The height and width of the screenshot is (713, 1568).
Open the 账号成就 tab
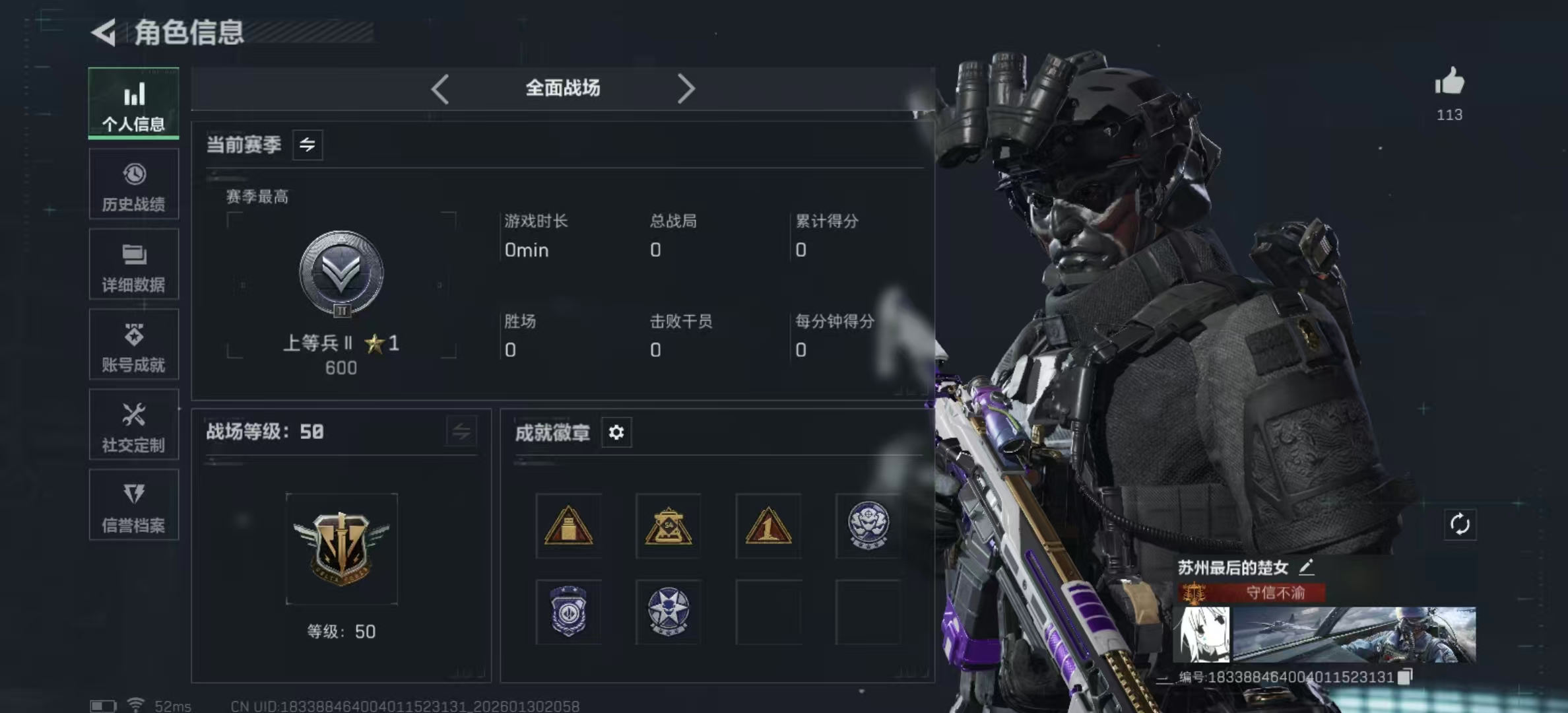133,345
